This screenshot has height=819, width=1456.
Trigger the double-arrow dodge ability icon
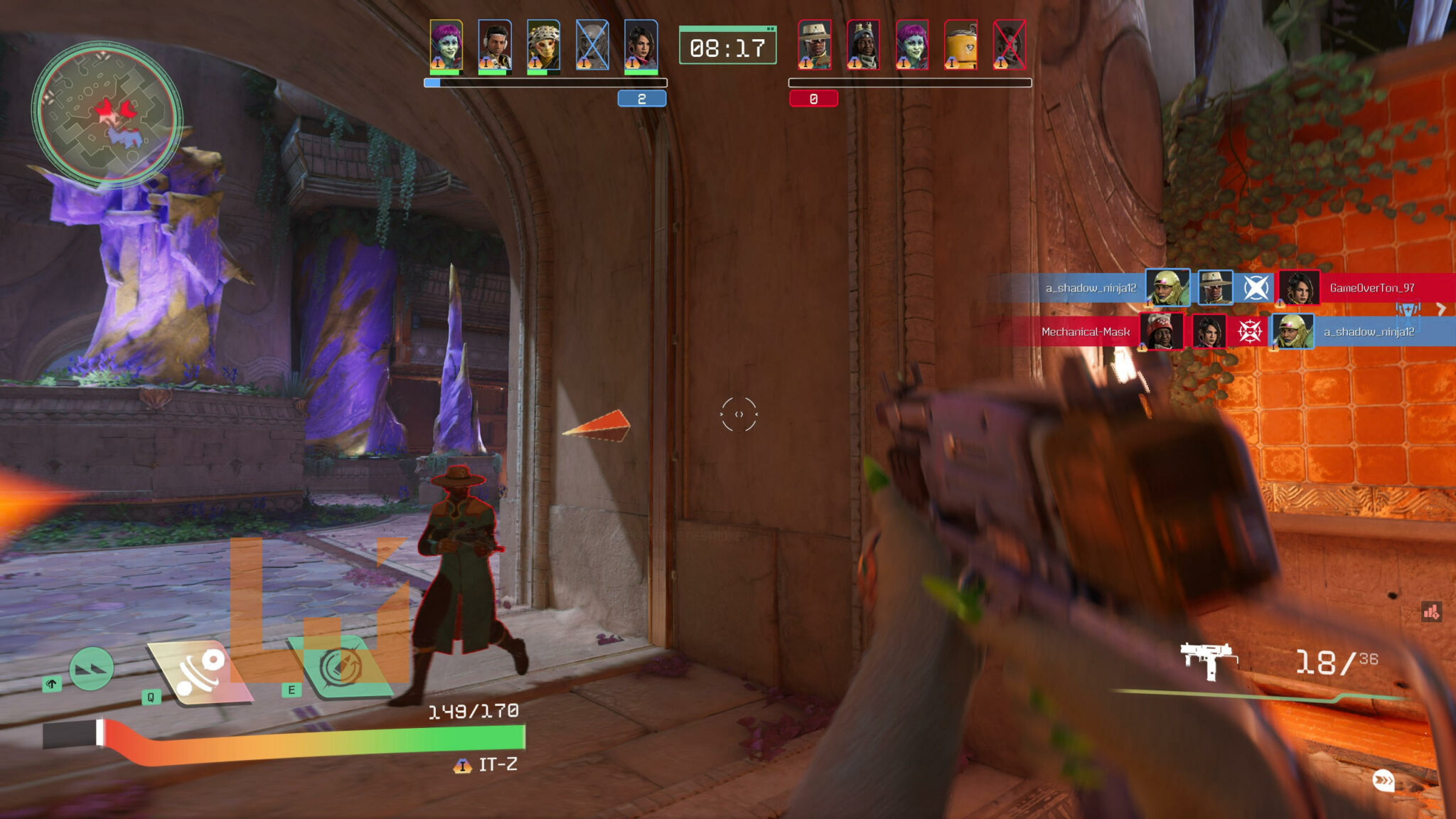[x=92, y=669]
